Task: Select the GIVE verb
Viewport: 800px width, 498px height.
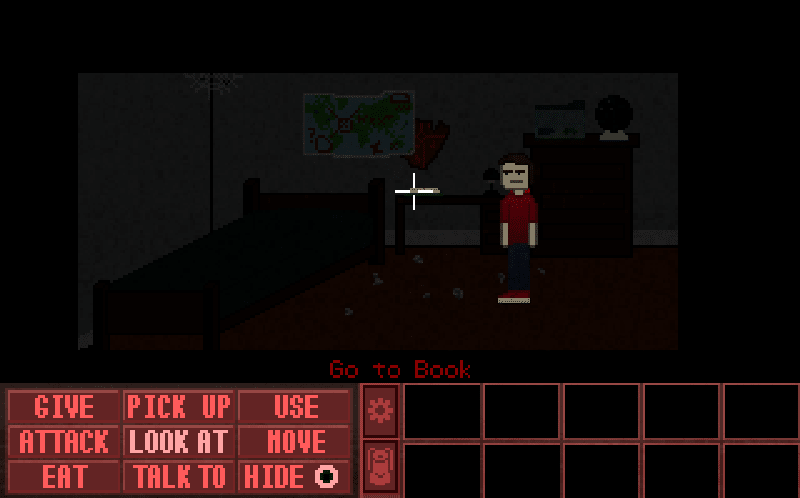Action: [64, 407]
